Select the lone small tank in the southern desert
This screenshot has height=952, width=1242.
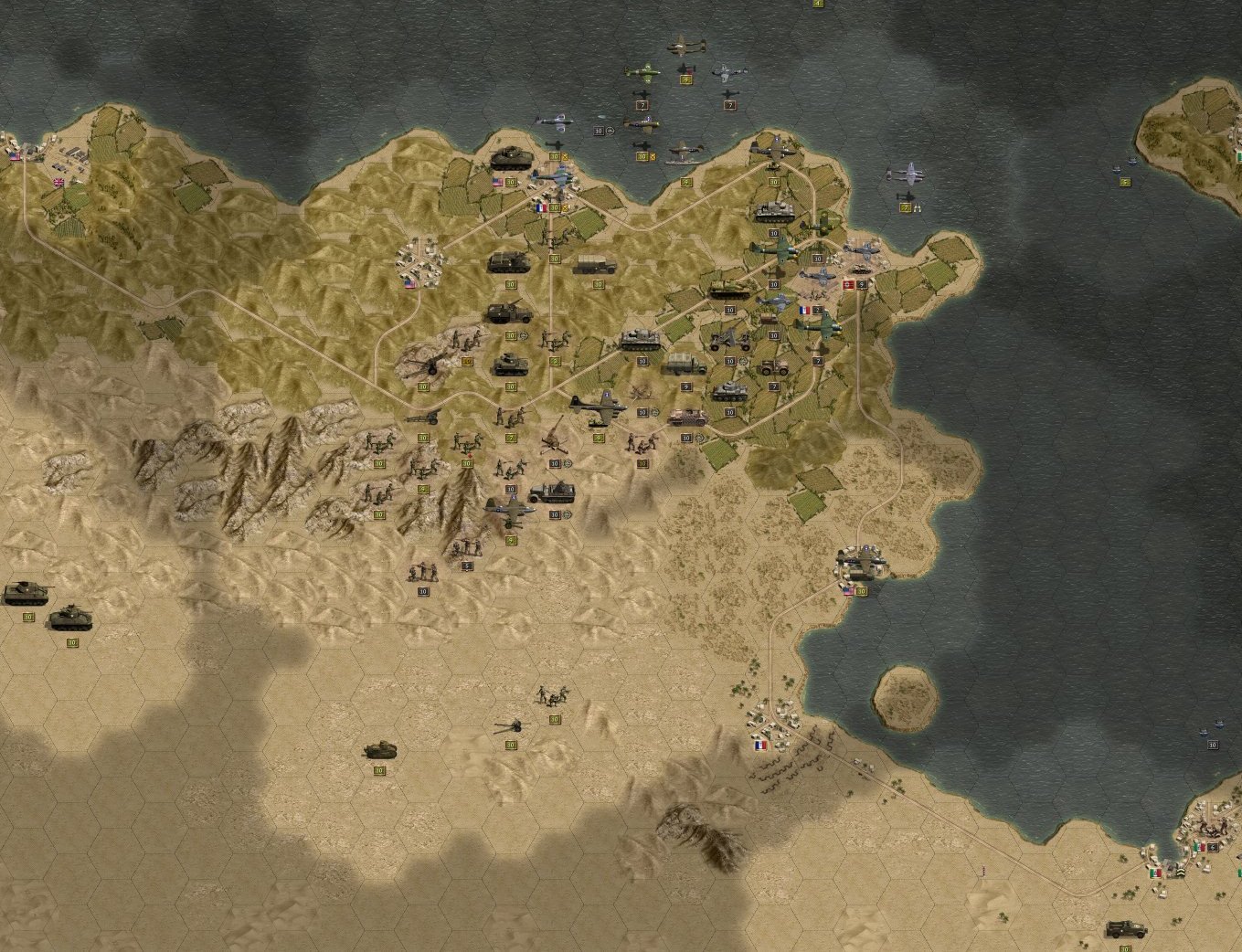(x=379, y=751)
